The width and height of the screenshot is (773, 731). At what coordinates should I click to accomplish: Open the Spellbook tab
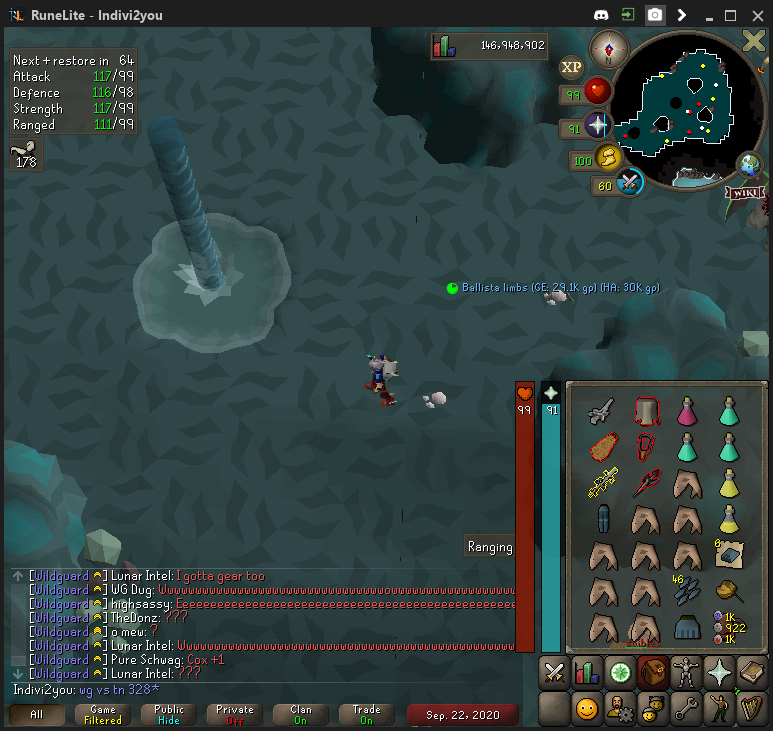click(x=751, y=672)
